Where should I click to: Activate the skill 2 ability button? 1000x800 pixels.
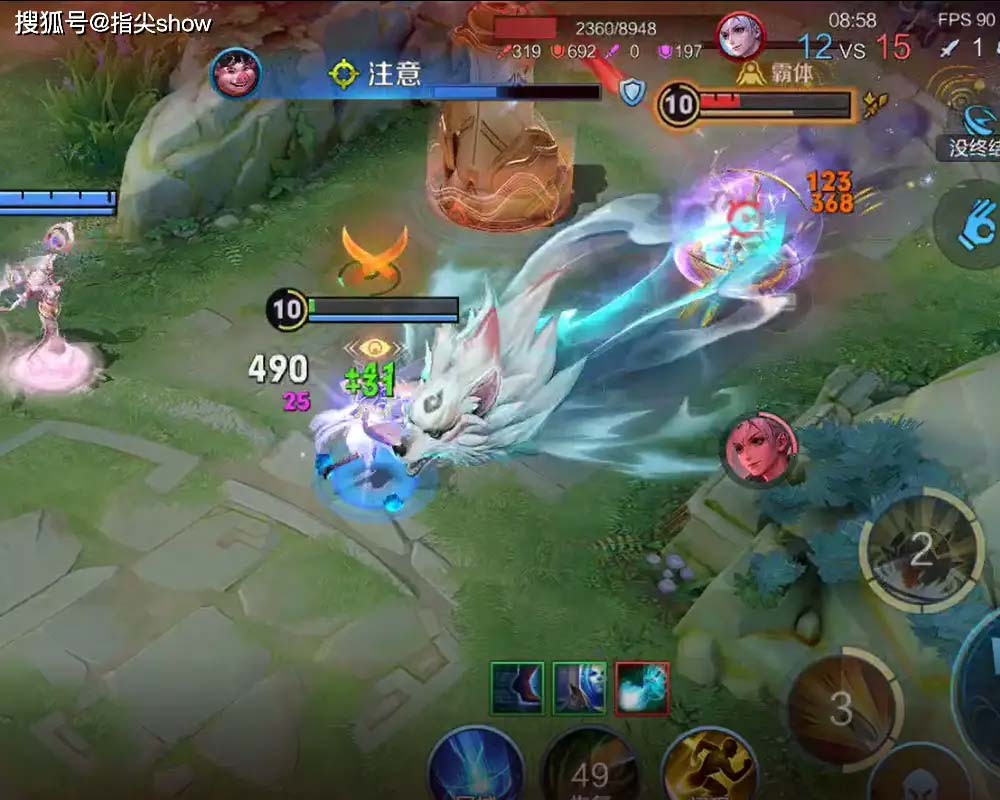click(921, 546)
